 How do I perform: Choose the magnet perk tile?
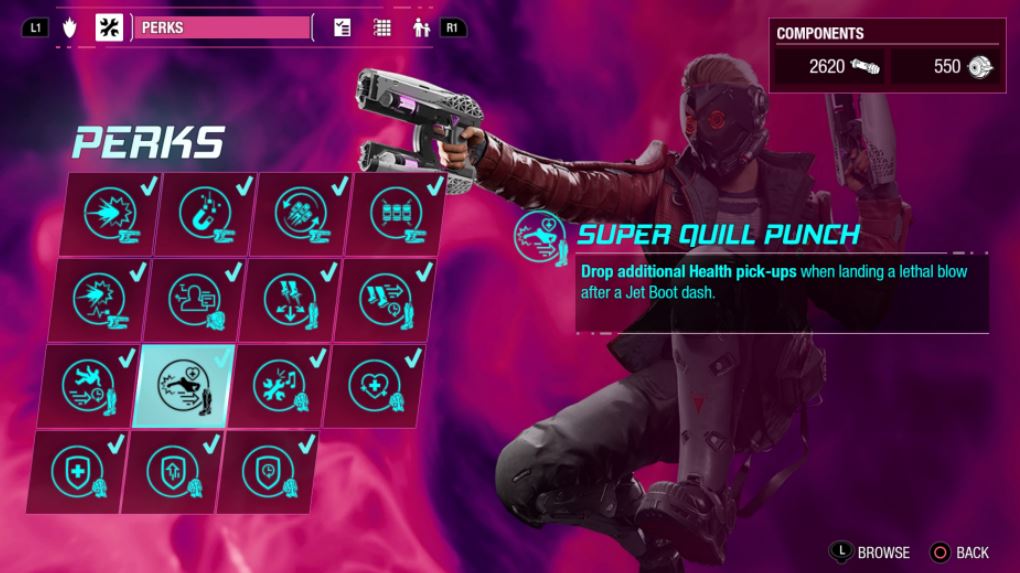(205, 214)
